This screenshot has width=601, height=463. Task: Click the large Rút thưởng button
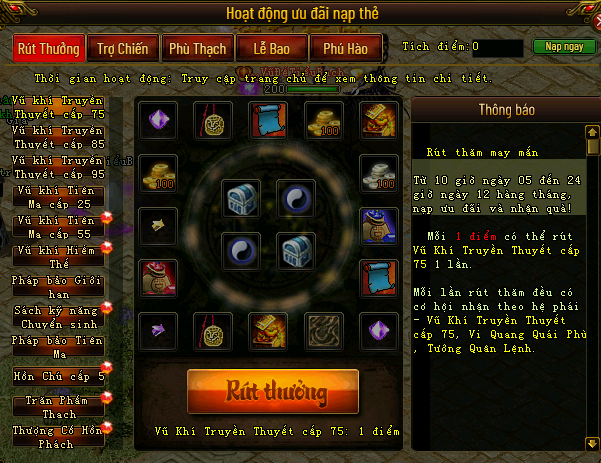click(272, 390)
